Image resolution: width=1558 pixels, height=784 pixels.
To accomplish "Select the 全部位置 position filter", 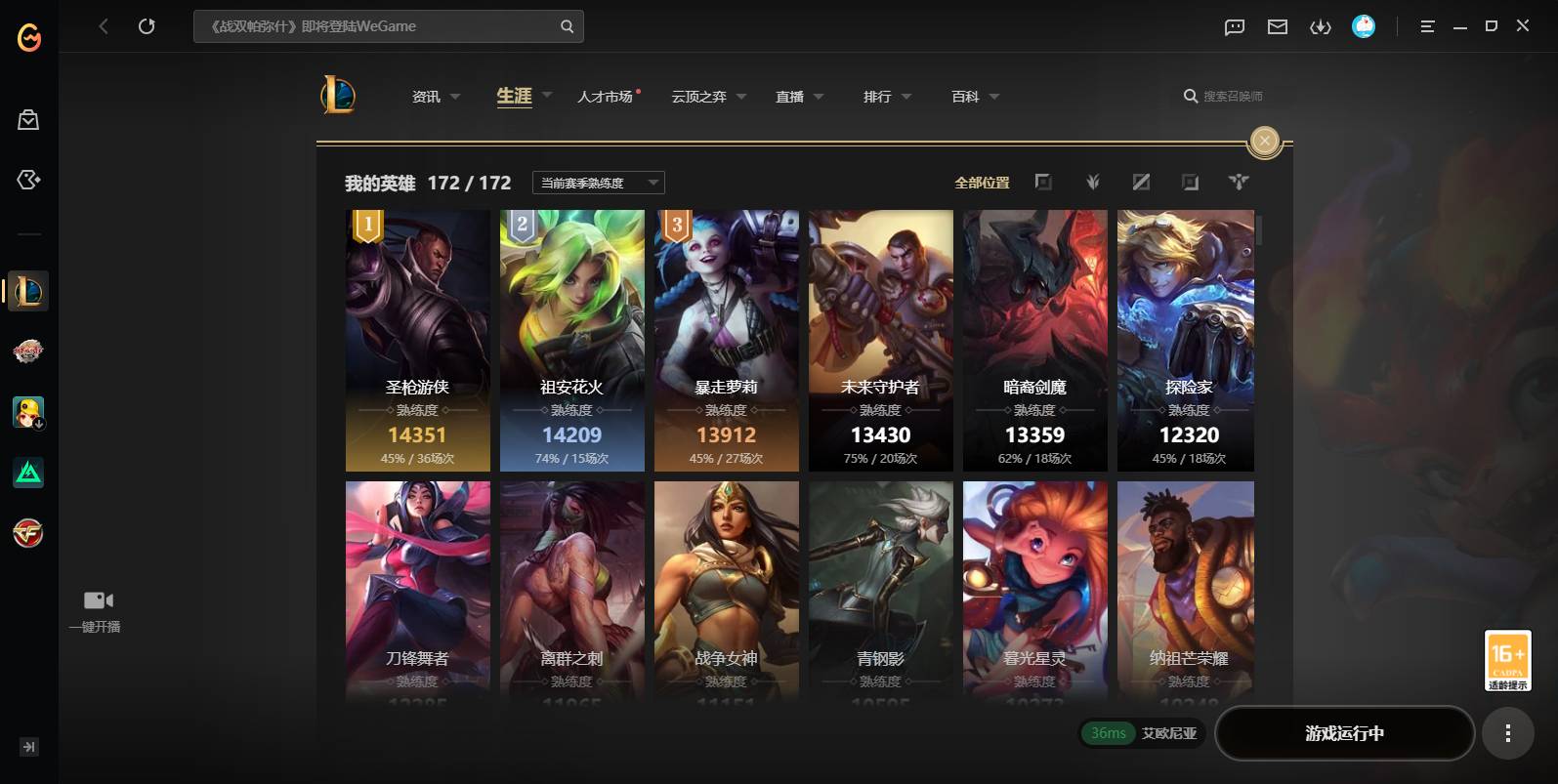I will coord(982,183).
